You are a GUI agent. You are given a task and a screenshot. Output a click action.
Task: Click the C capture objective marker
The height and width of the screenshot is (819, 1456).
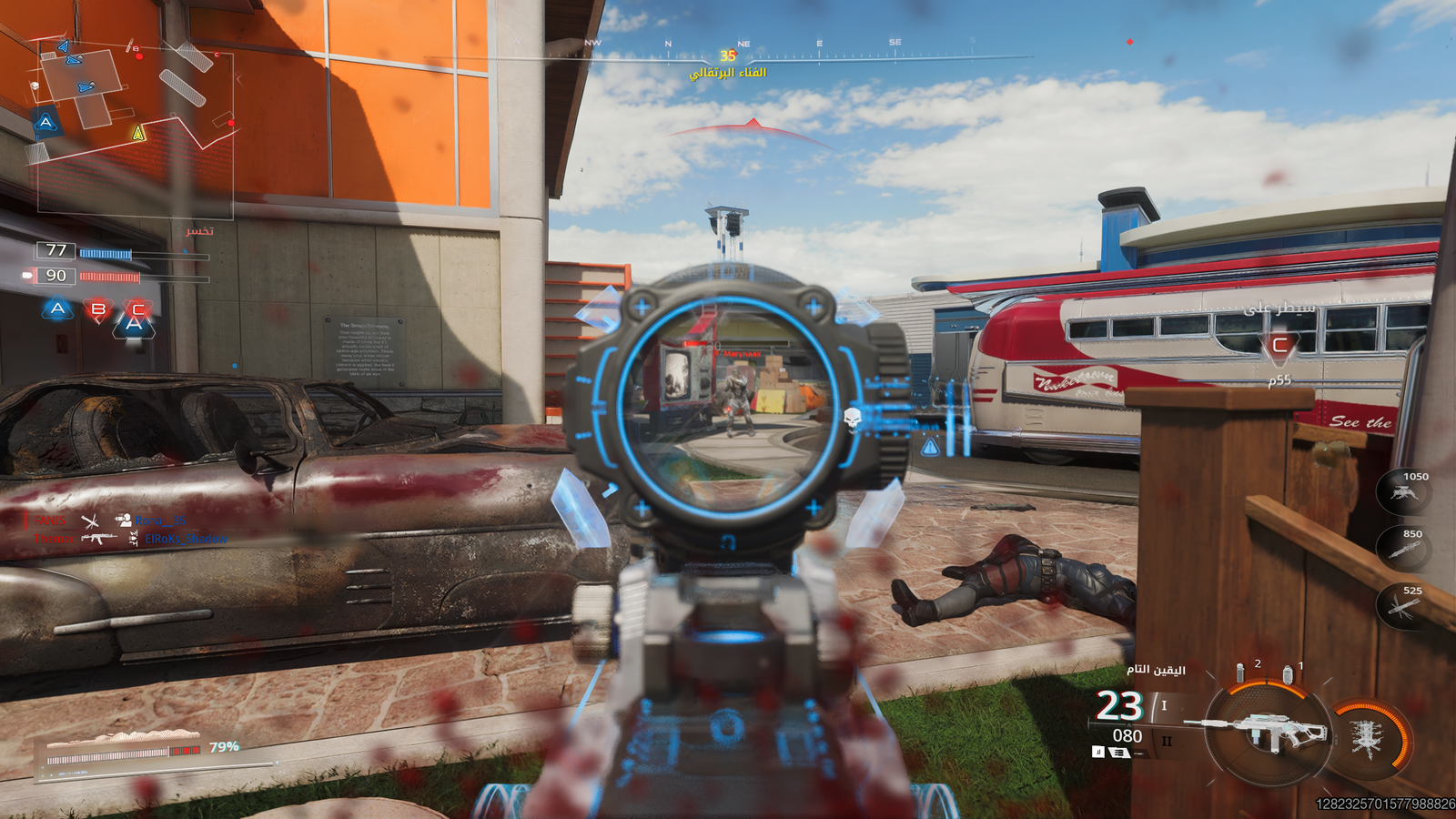click(x=1279, y=346)
